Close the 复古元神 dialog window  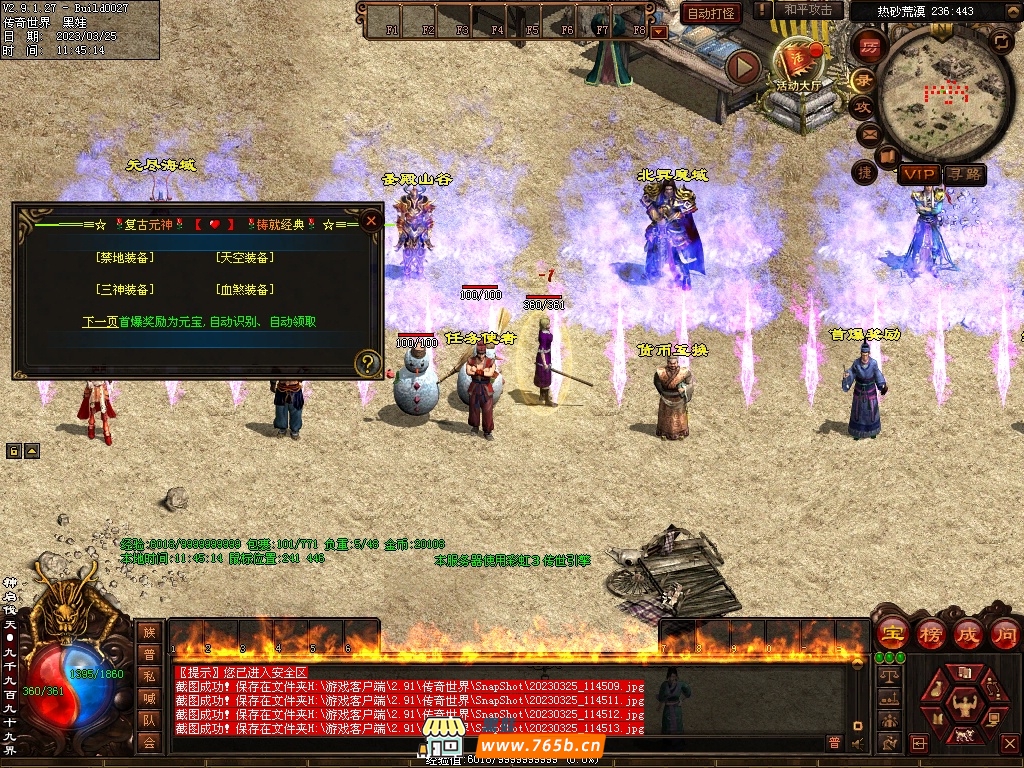371,220
